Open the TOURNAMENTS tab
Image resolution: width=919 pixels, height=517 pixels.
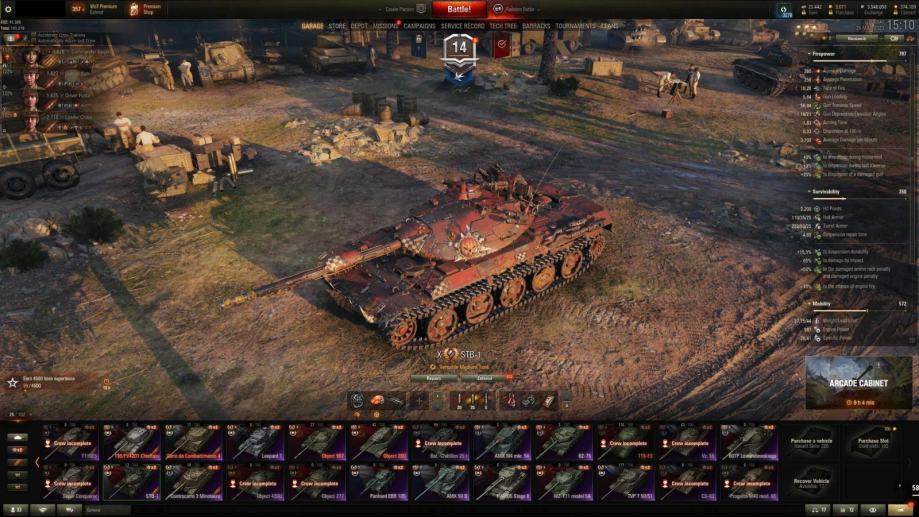[x=575, y=26]
